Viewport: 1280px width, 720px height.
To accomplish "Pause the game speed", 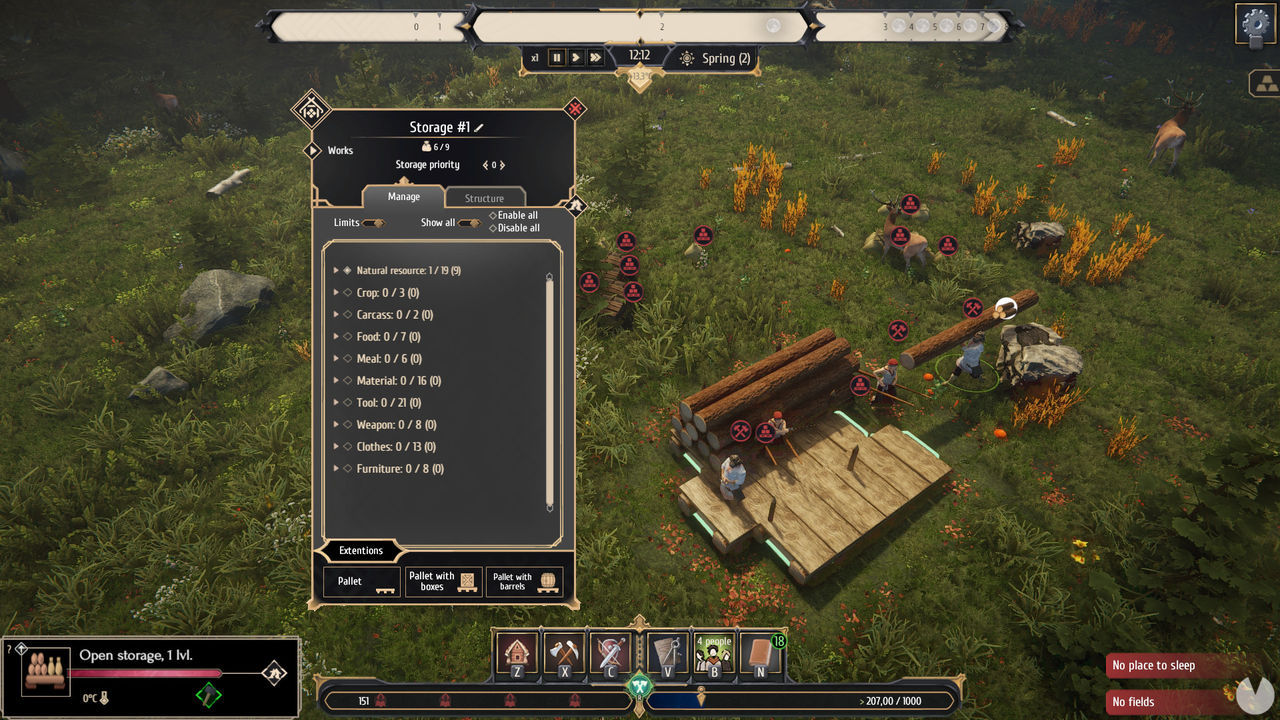I will (x=557, y=58).
